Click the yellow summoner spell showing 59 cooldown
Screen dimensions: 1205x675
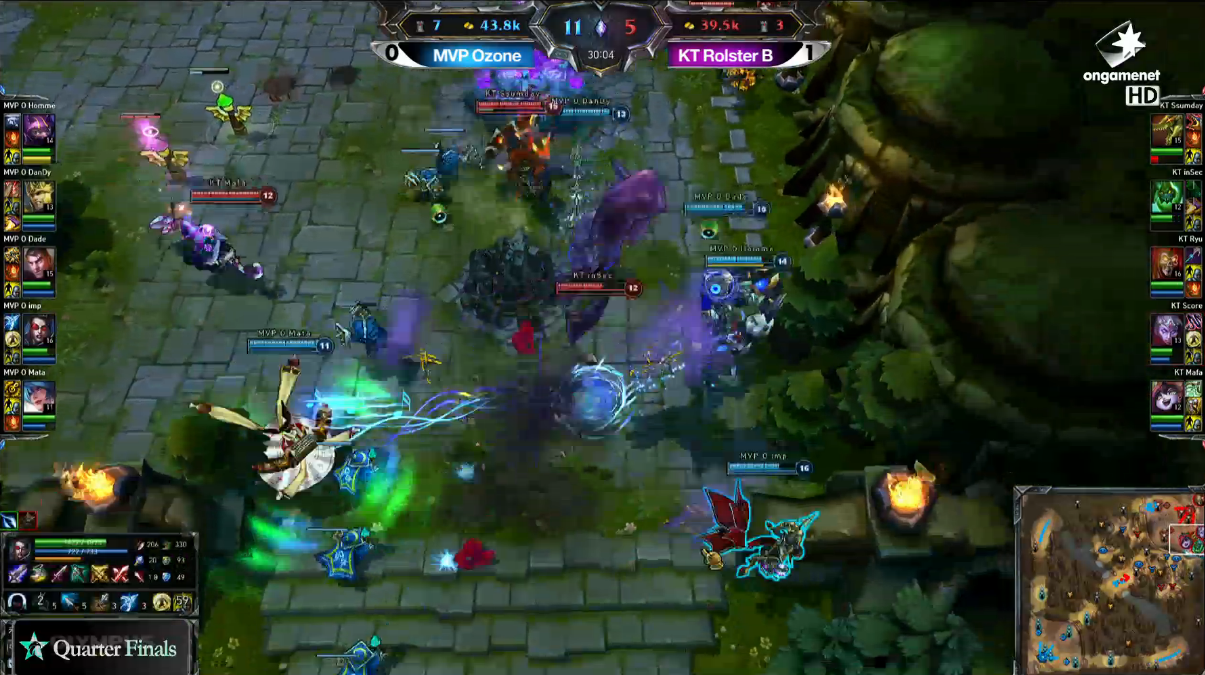[184, 602]
